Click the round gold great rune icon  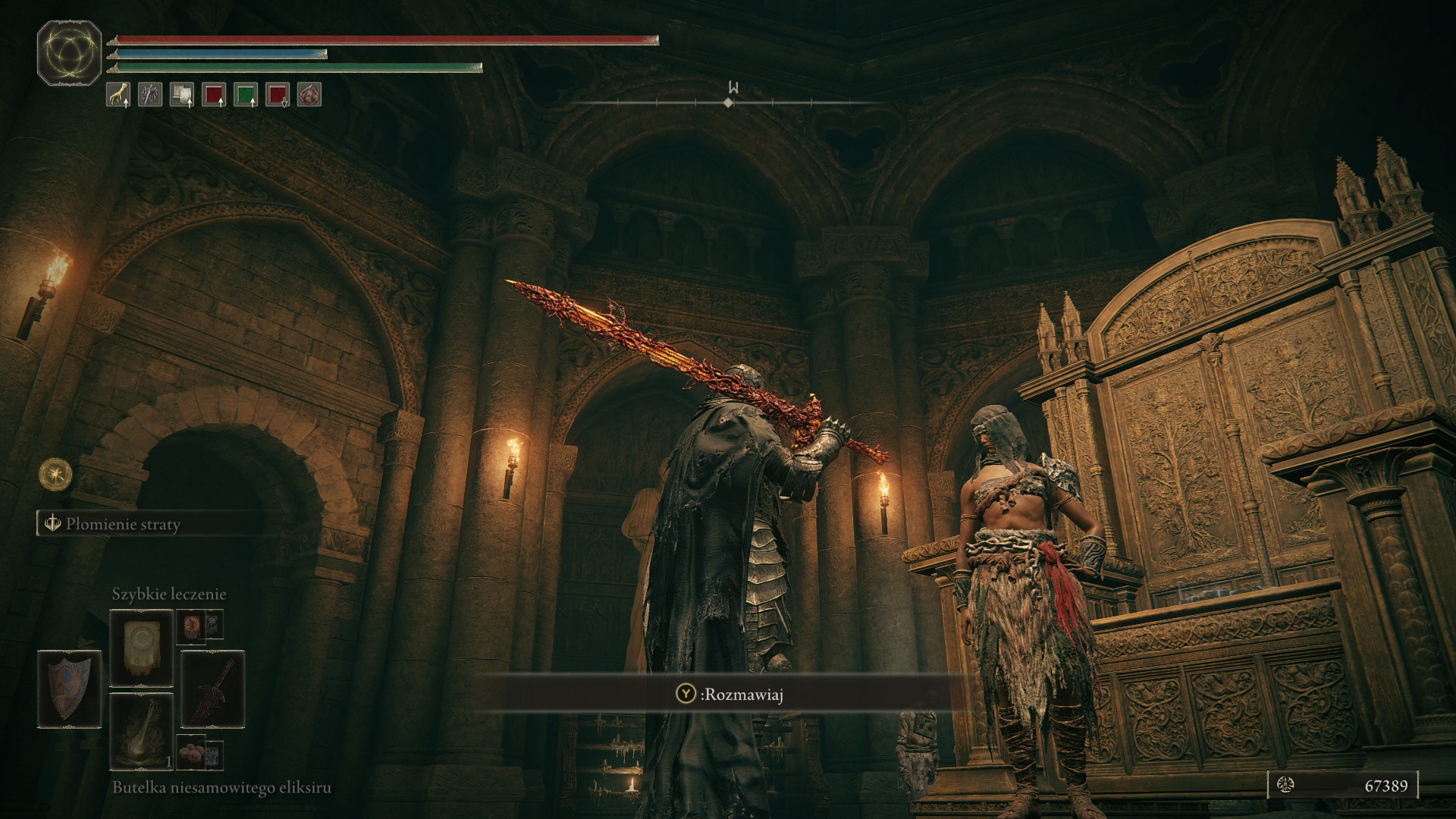(55, 474)
